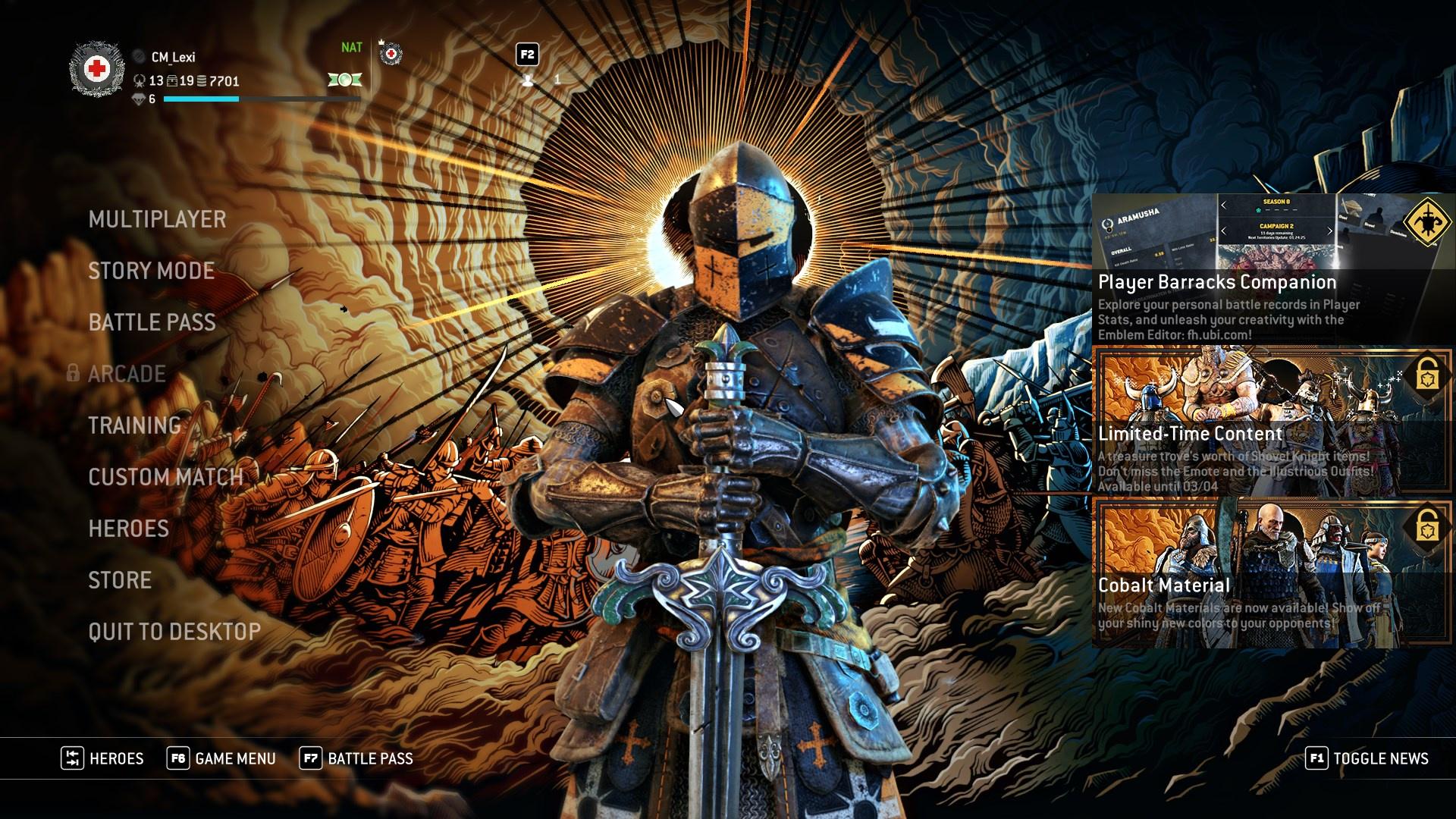The height and width of the screenshot is (819, 1456).
Task: Open the Multiplayer menu entry
Action: [156, 219]
